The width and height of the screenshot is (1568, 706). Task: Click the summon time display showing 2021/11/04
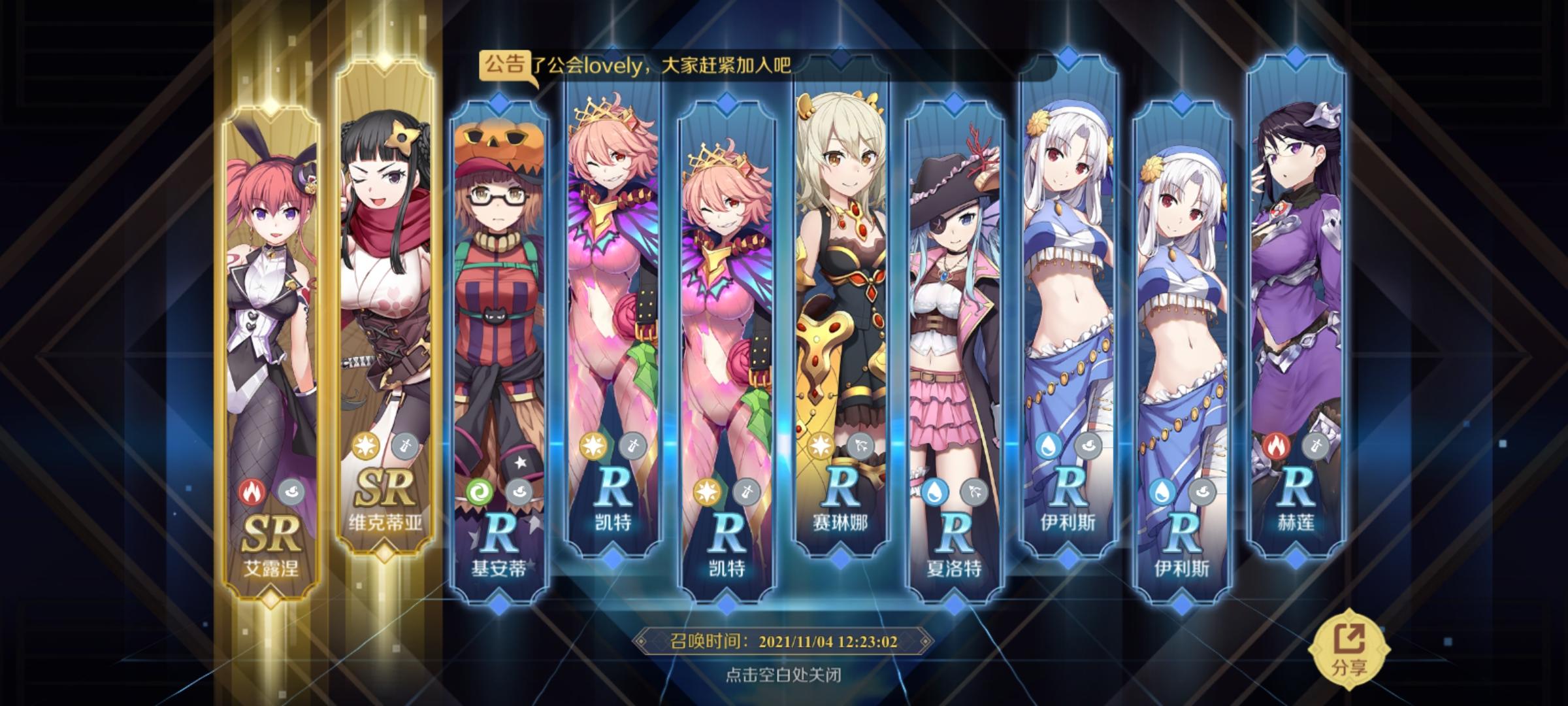click(784, 644)
